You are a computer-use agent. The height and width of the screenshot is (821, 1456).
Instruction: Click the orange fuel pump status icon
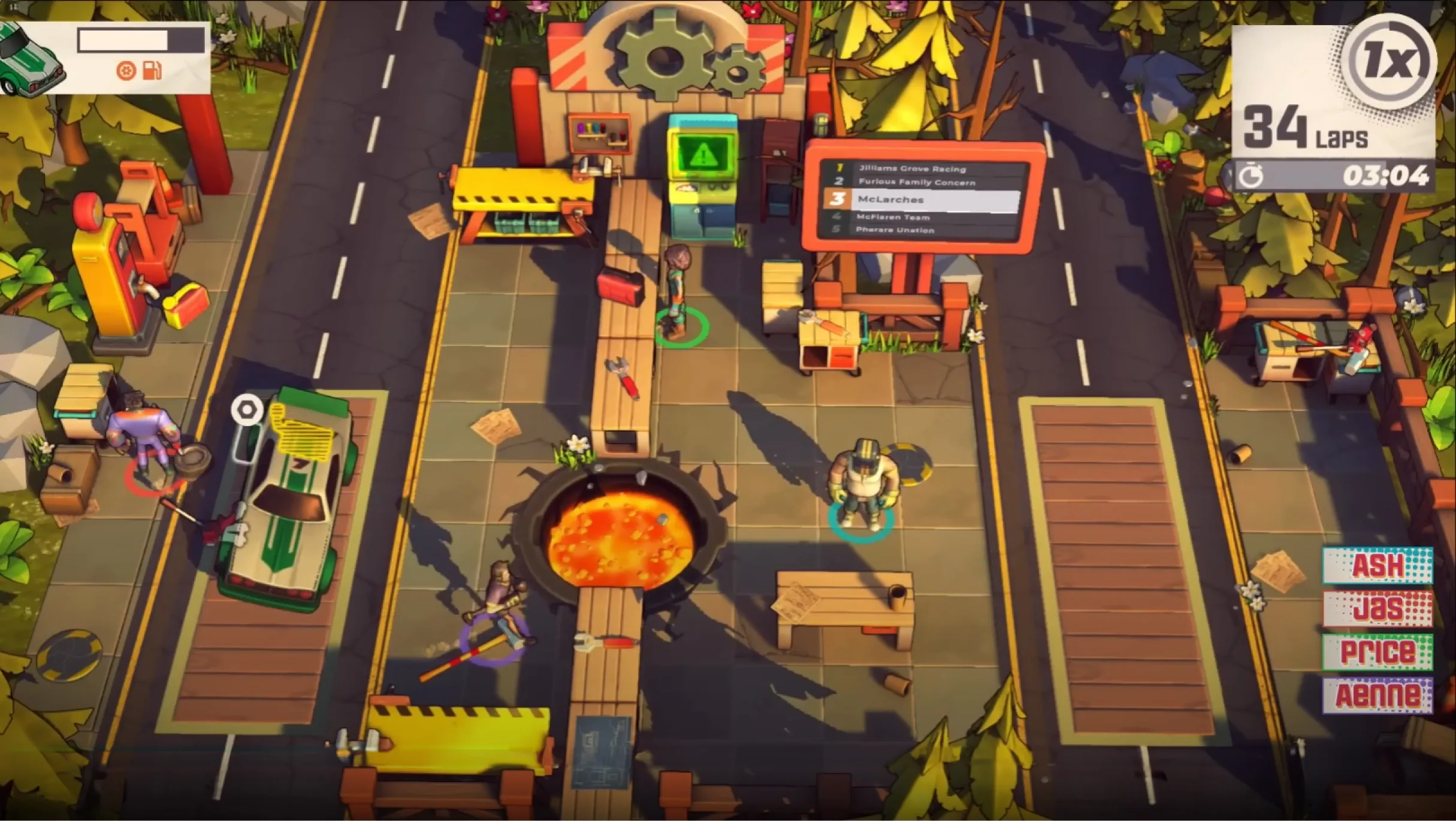(152, 71)
